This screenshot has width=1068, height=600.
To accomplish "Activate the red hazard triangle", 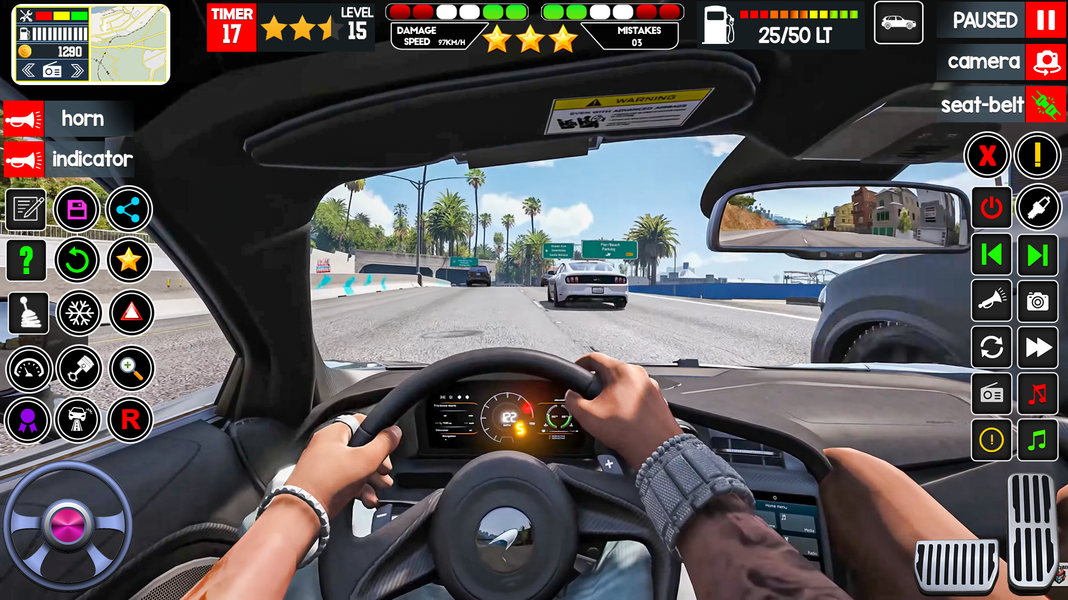I will pos(130,314).
